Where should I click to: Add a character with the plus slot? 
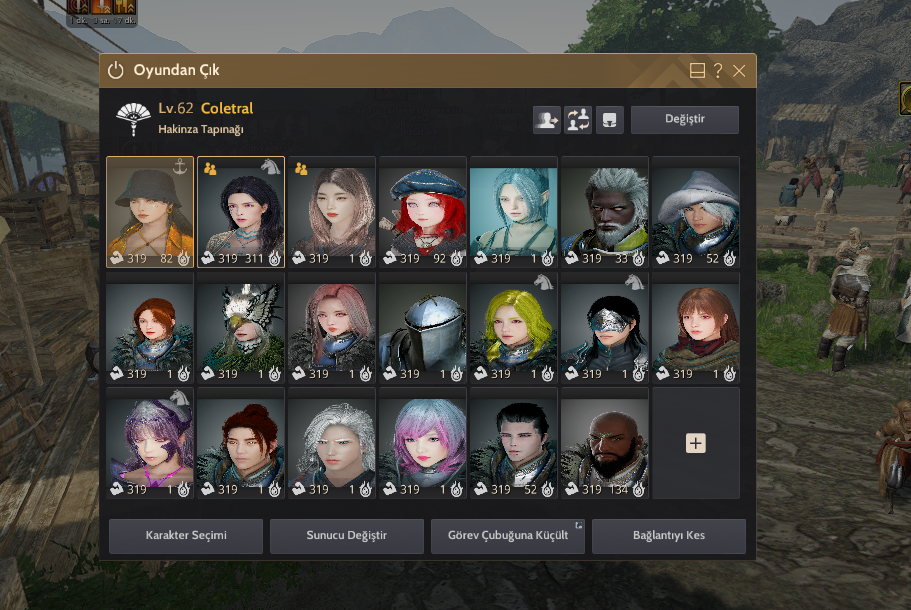pos(696,443)
